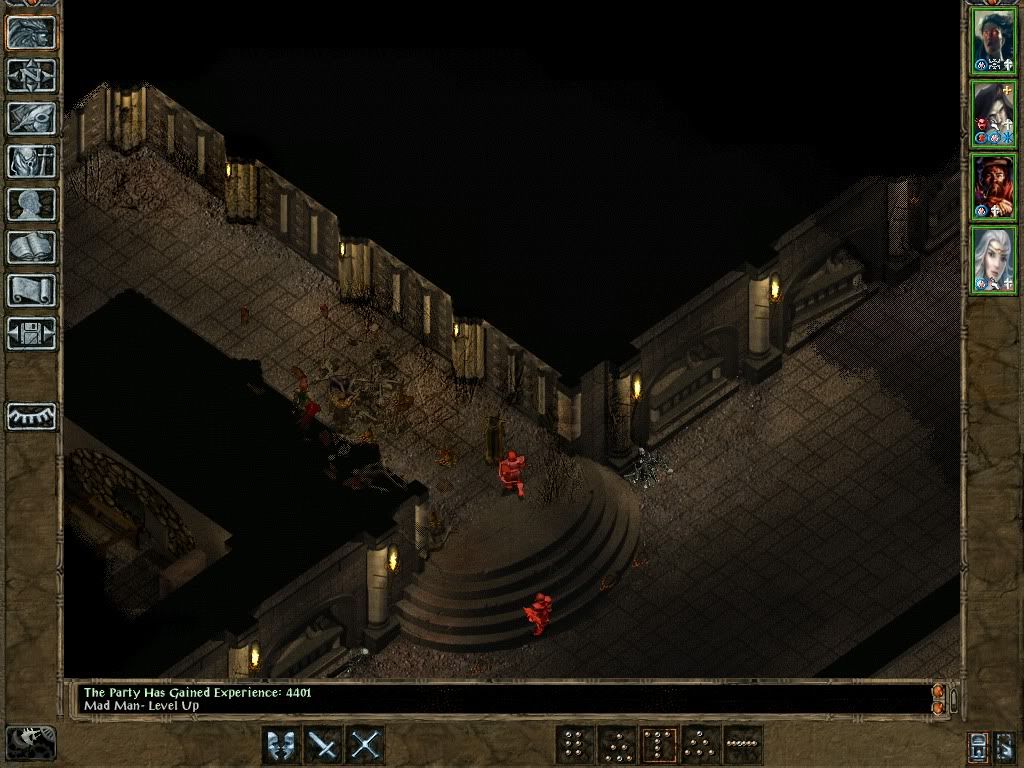Open the area map with the compass button
The image size is (1024, 768).
click(x=32, y=75)
